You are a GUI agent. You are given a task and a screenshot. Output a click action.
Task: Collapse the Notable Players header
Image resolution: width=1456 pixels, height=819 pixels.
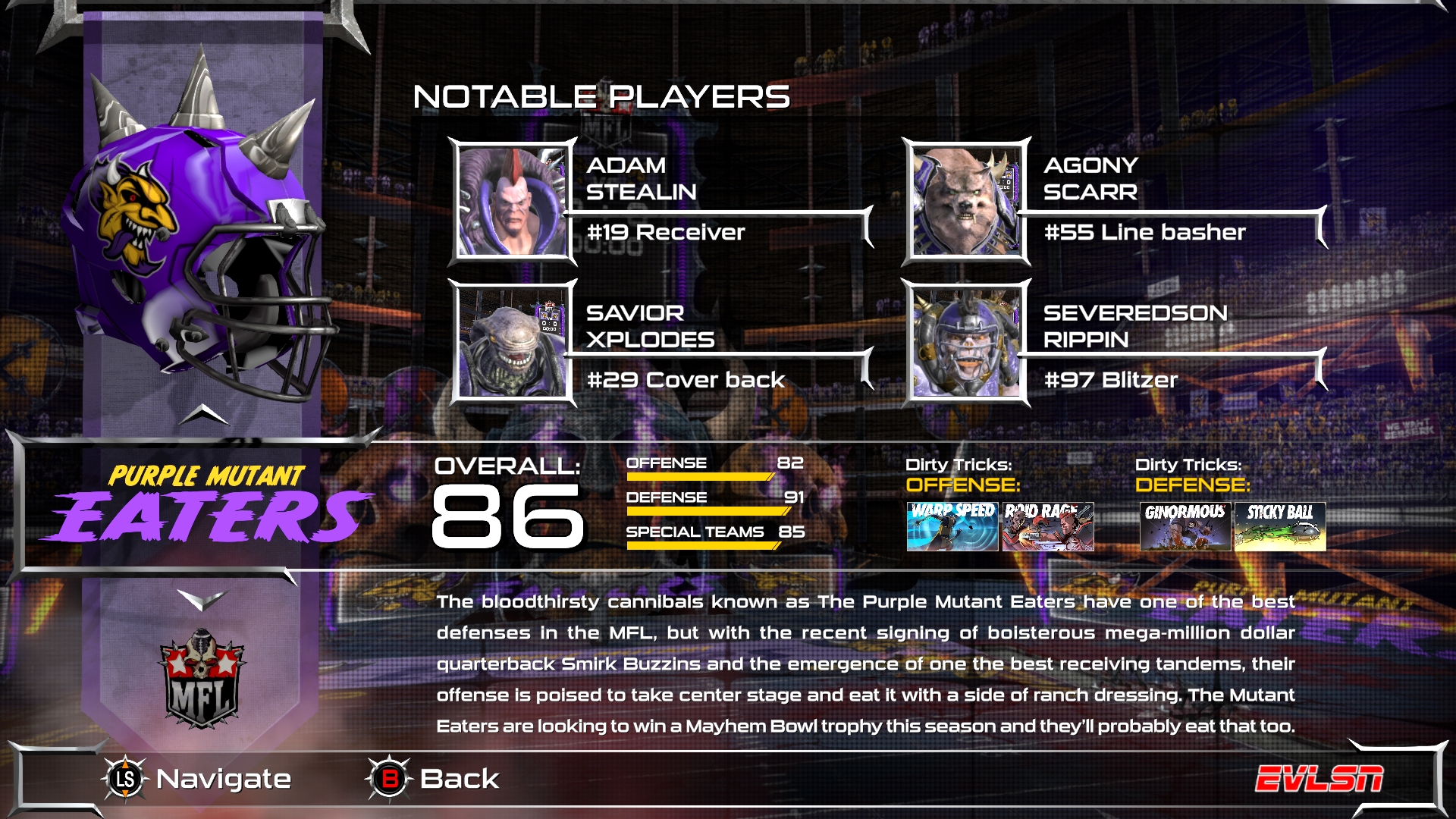(601, 96)
